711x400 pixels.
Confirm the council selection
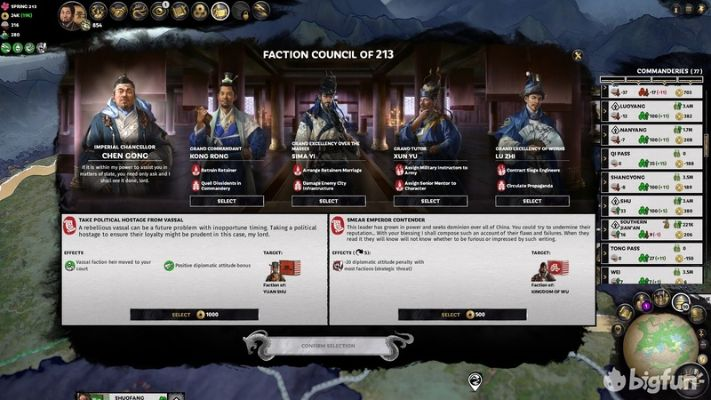coord(327,346)
